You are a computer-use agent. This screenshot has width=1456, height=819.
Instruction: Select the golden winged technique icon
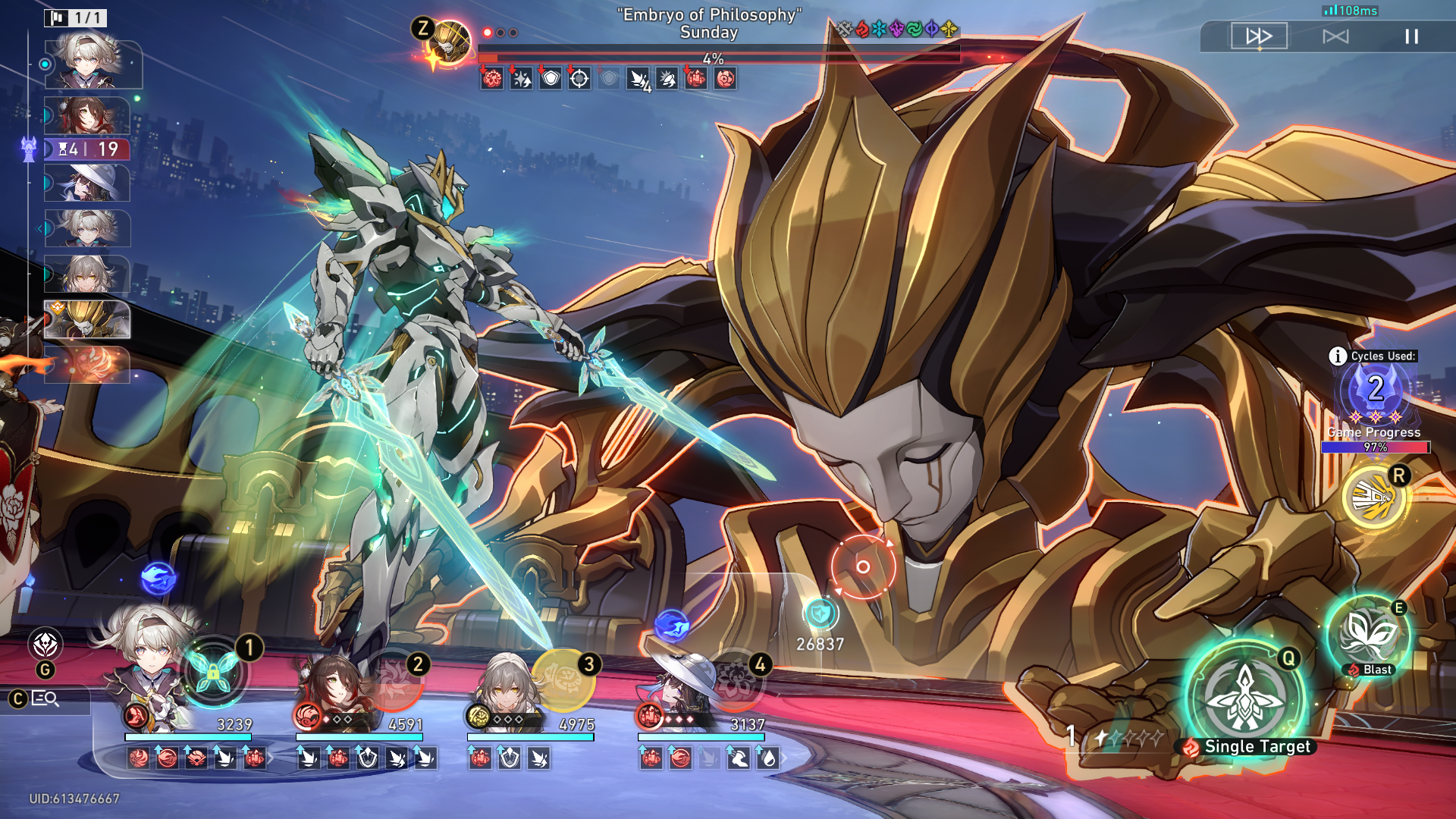point(1373,498)
